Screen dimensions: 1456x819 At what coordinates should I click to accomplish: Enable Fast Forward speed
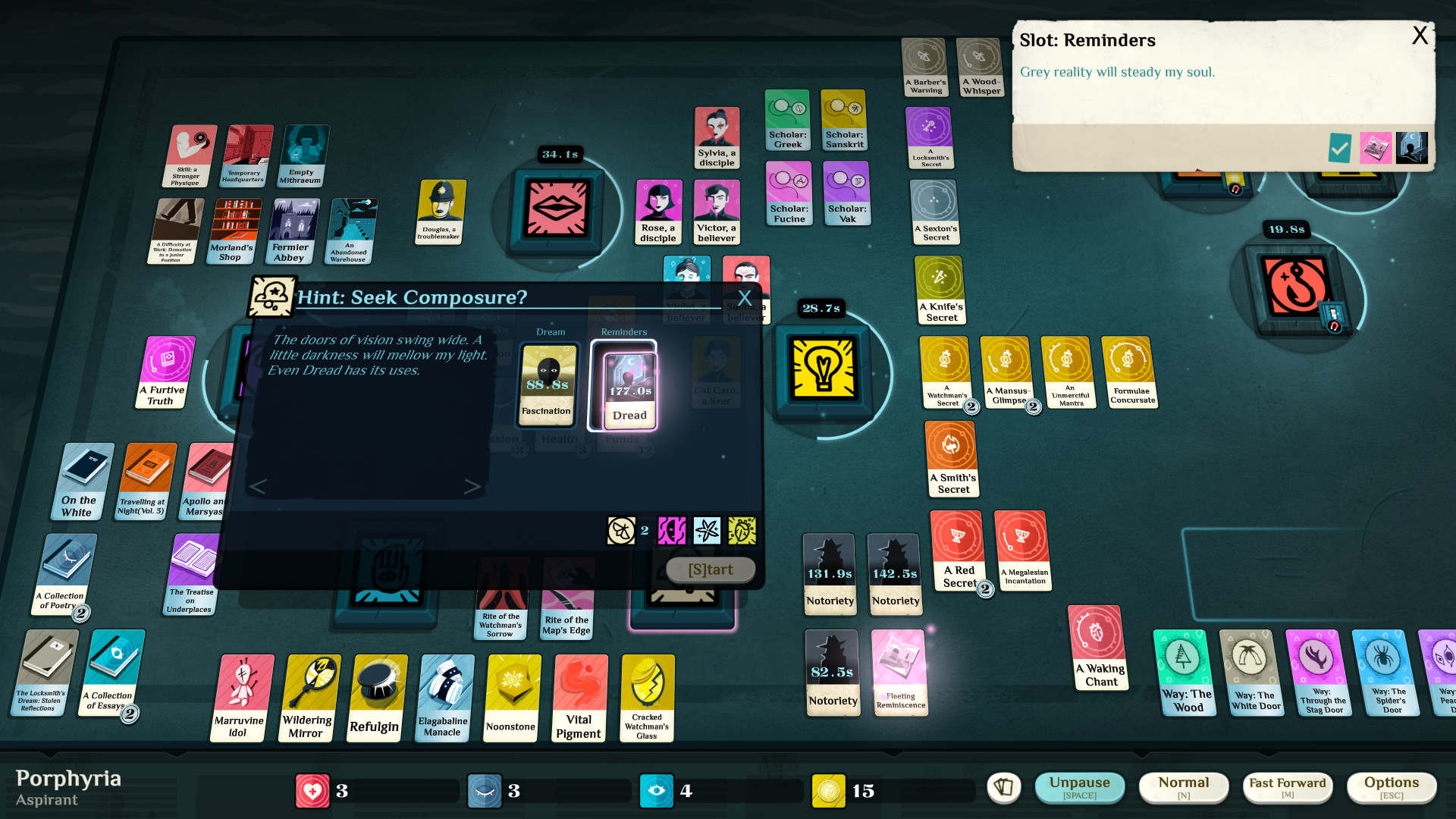point(1287,787)
